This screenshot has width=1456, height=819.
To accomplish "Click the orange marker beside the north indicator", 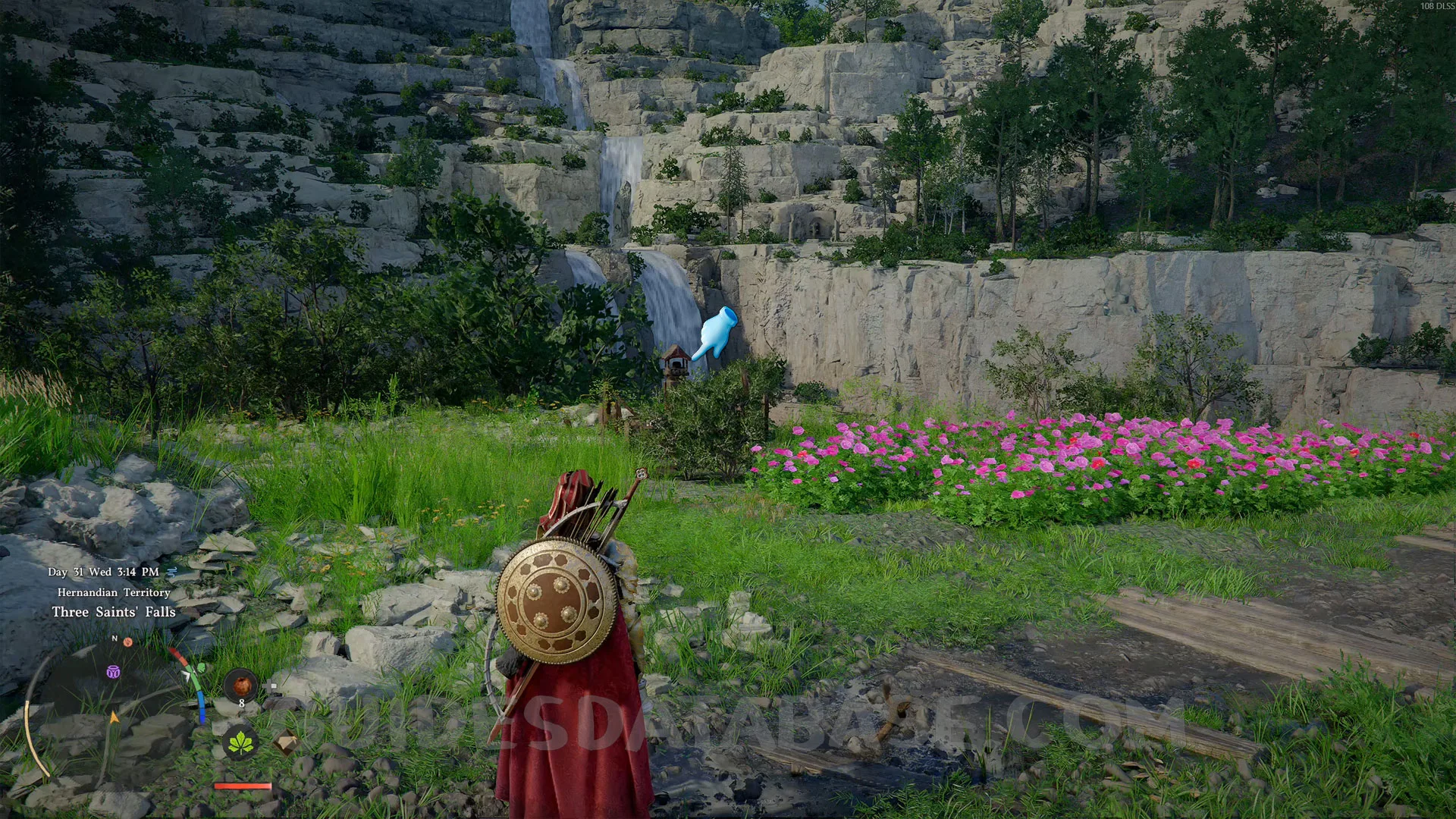I will point(128,642).
